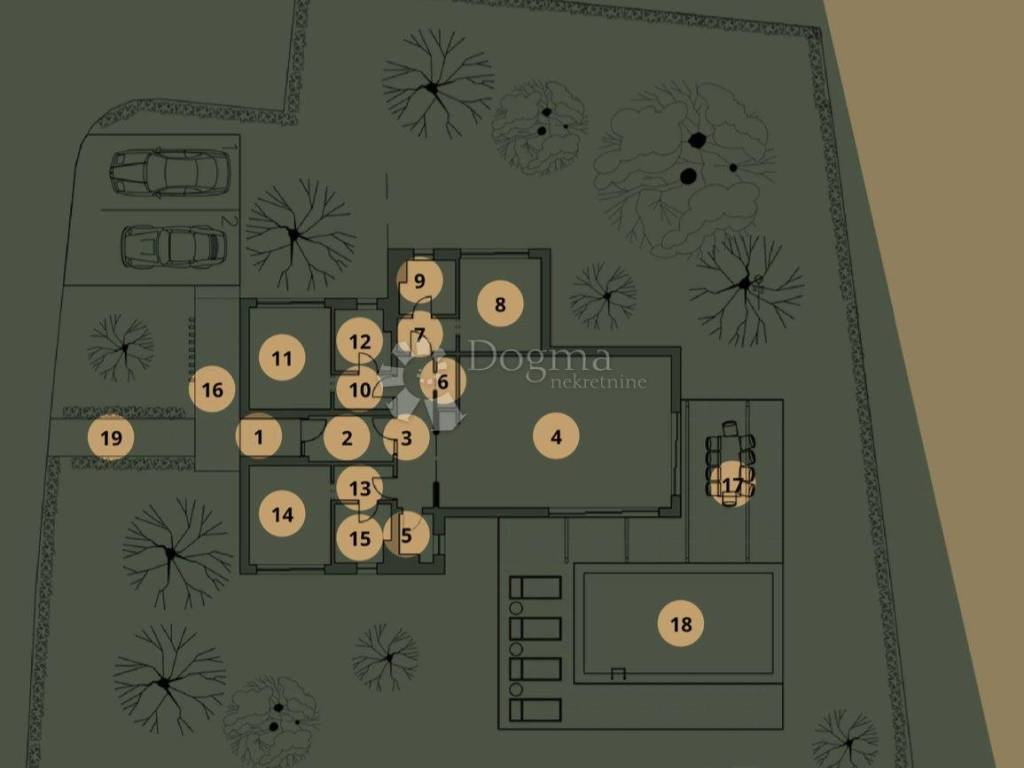Select marker number 6

(443, 380)
